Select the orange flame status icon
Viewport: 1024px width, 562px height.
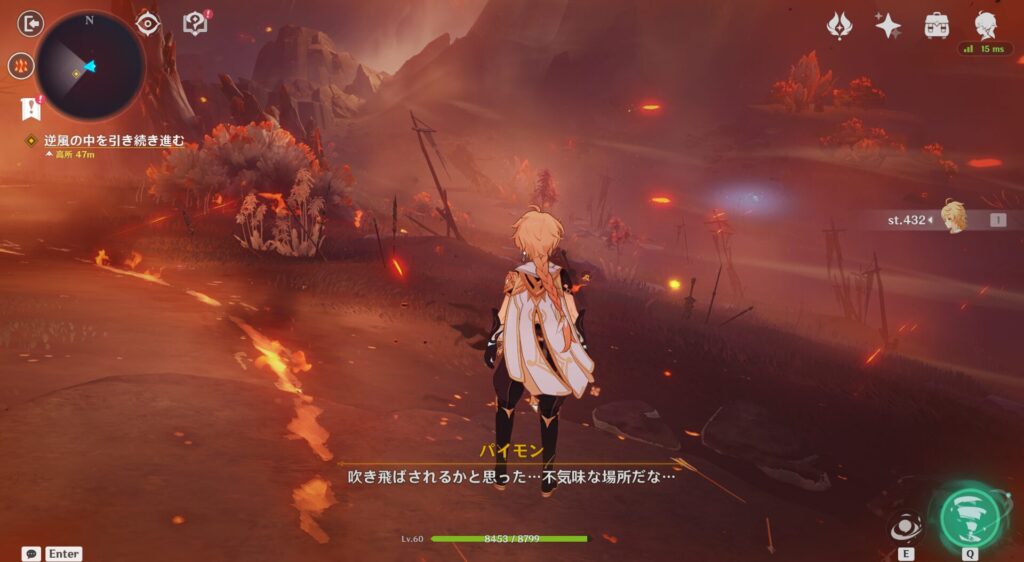(x=21, y=66)
